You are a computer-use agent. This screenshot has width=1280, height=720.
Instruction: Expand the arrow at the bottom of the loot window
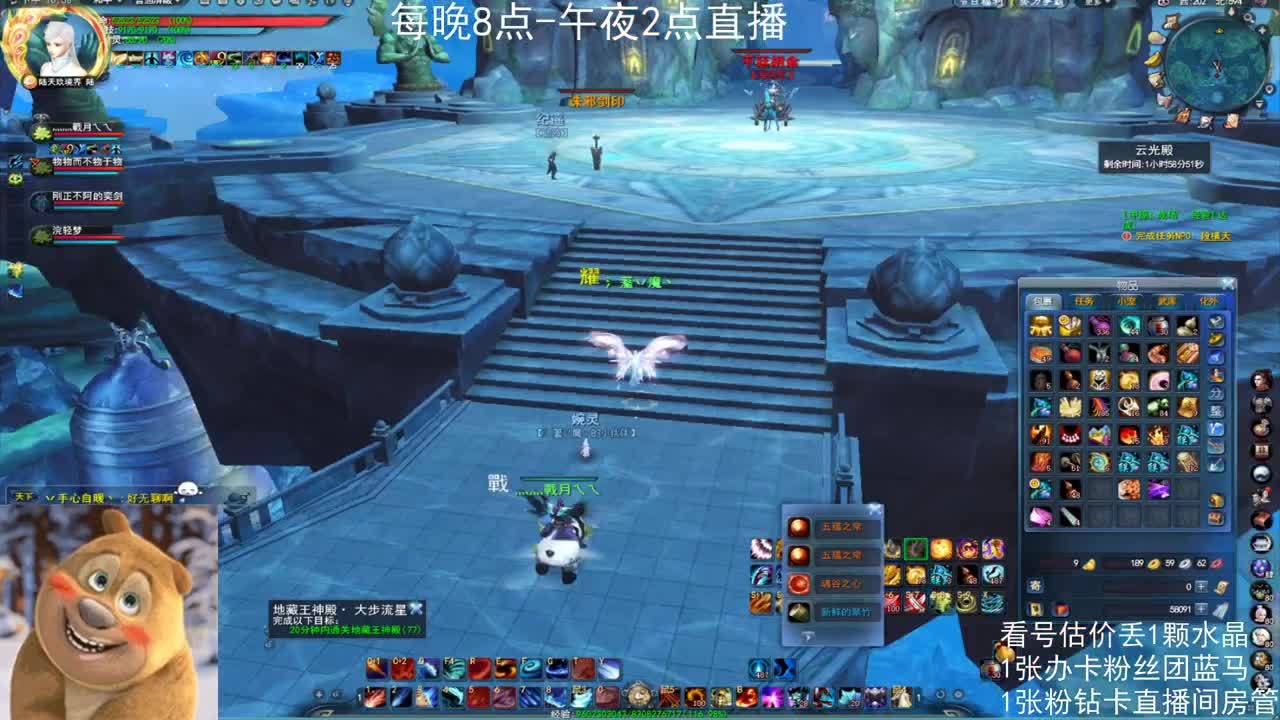(807, 634)
